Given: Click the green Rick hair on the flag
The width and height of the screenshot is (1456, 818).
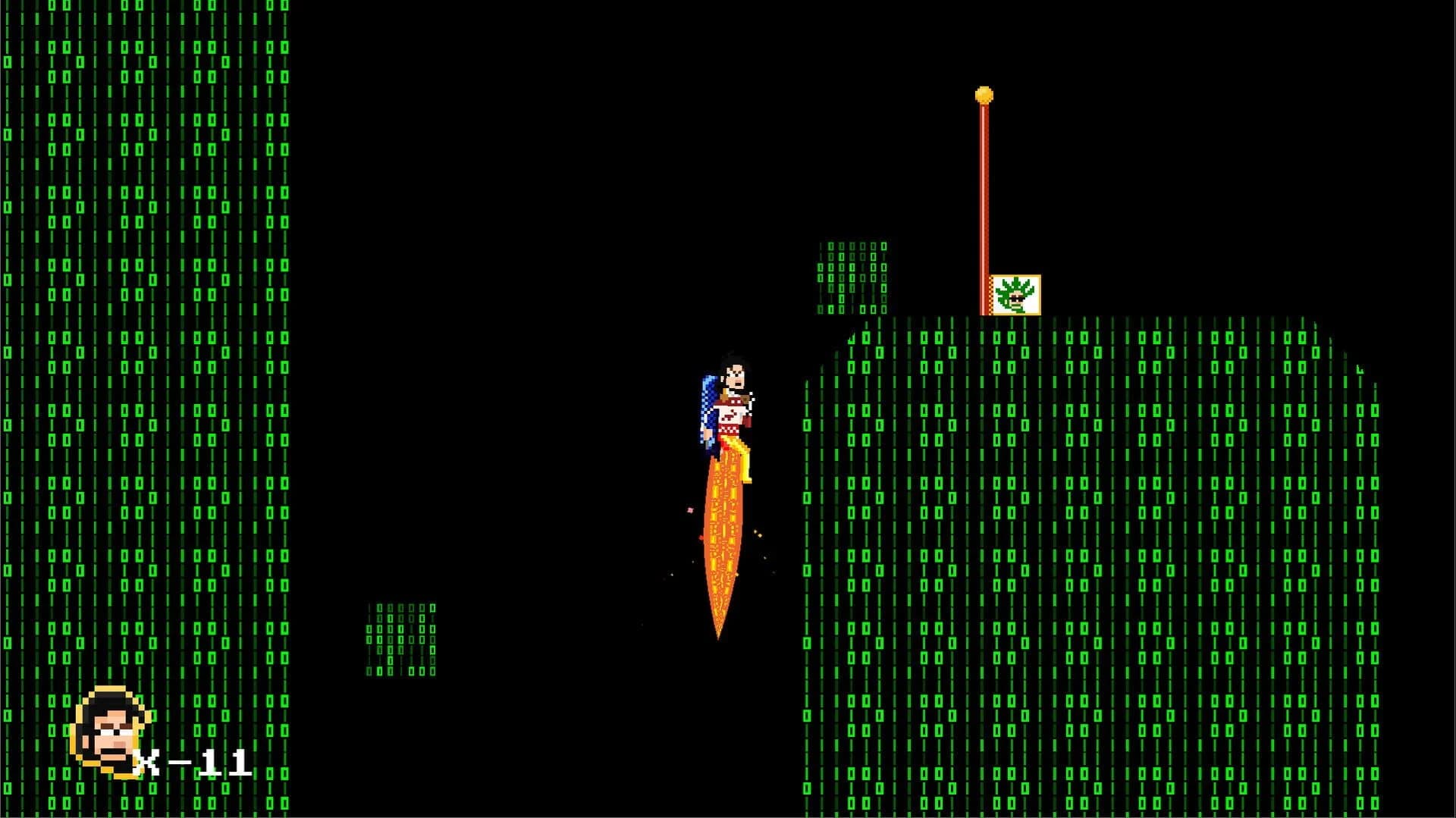Looking at the screenshot, I should pos(1016,284).
